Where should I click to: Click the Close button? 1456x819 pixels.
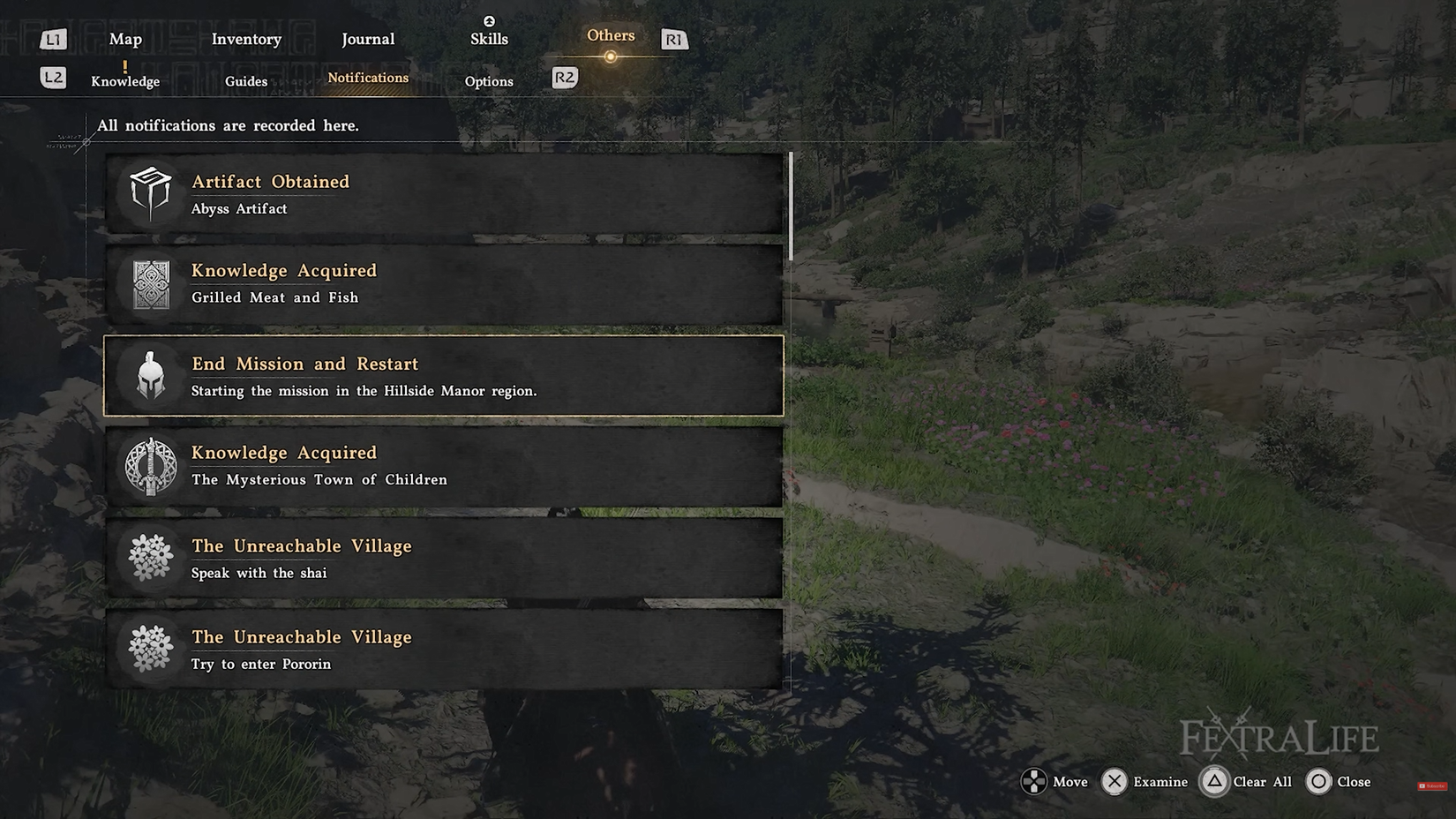(x=1354, y=781)
